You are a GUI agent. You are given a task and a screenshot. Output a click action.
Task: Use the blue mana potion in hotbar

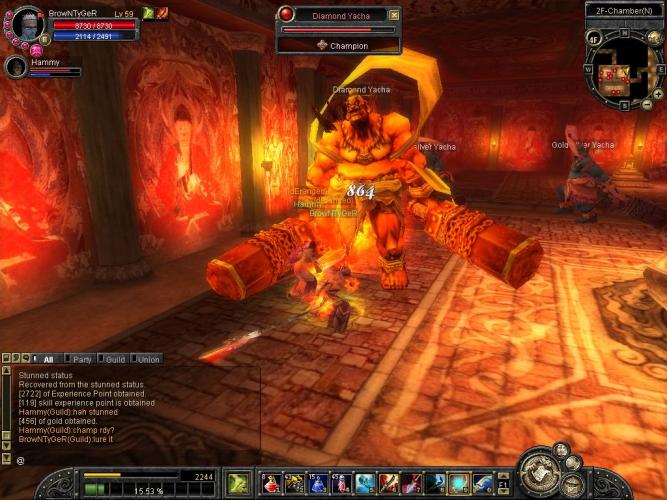coord(317,483)
